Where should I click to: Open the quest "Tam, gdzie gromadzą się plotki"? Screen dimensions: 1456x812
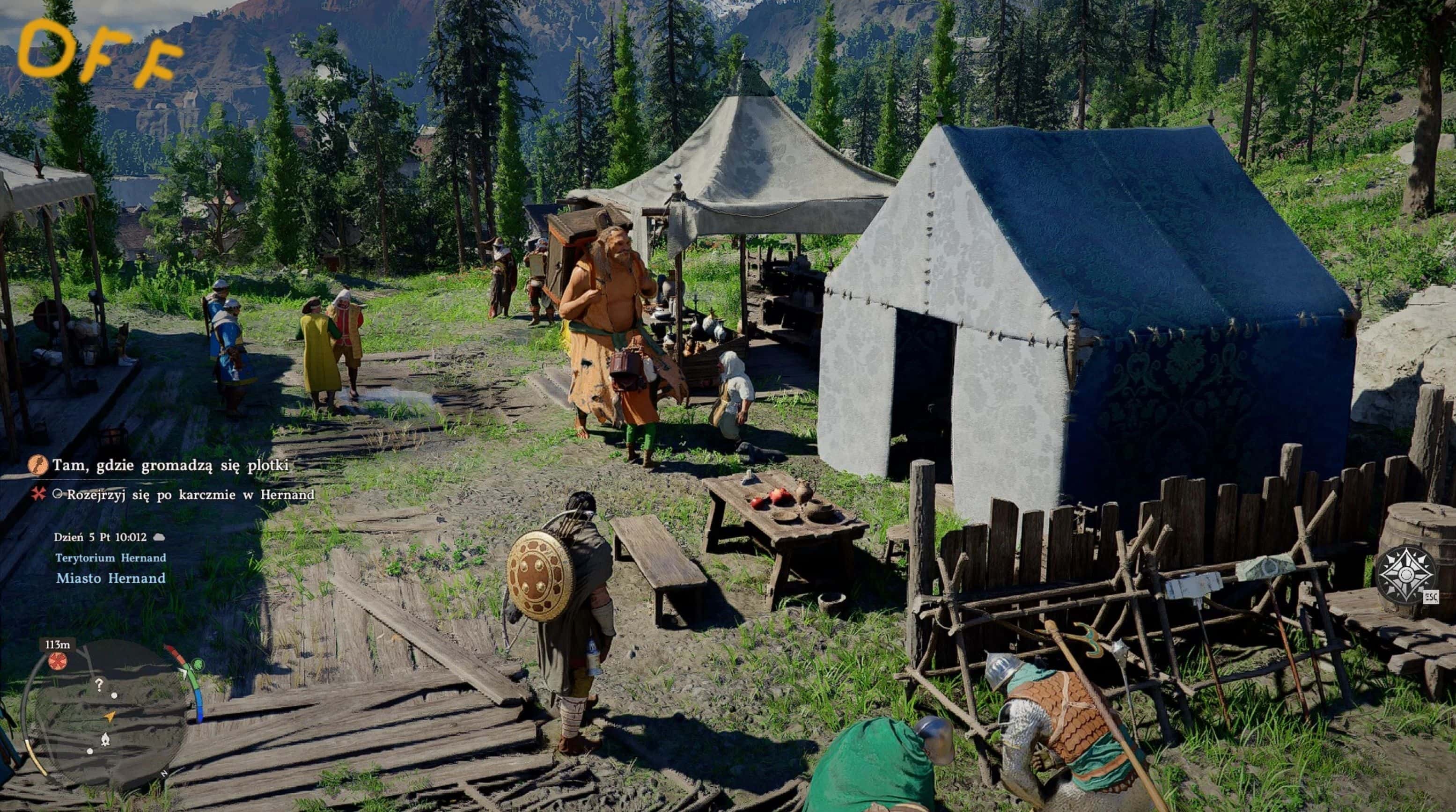(x=171, y=465)
